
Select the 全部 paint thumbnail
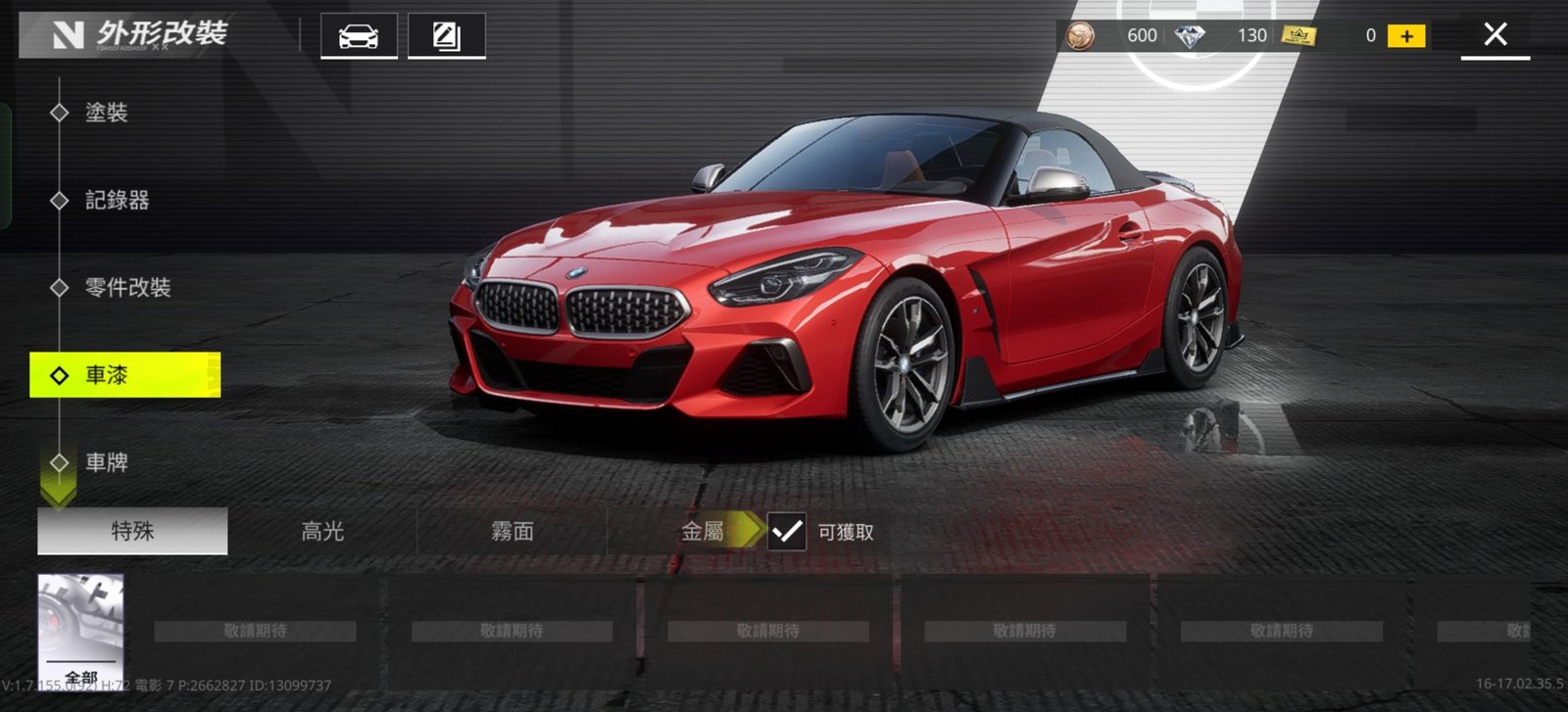[80, 632]
